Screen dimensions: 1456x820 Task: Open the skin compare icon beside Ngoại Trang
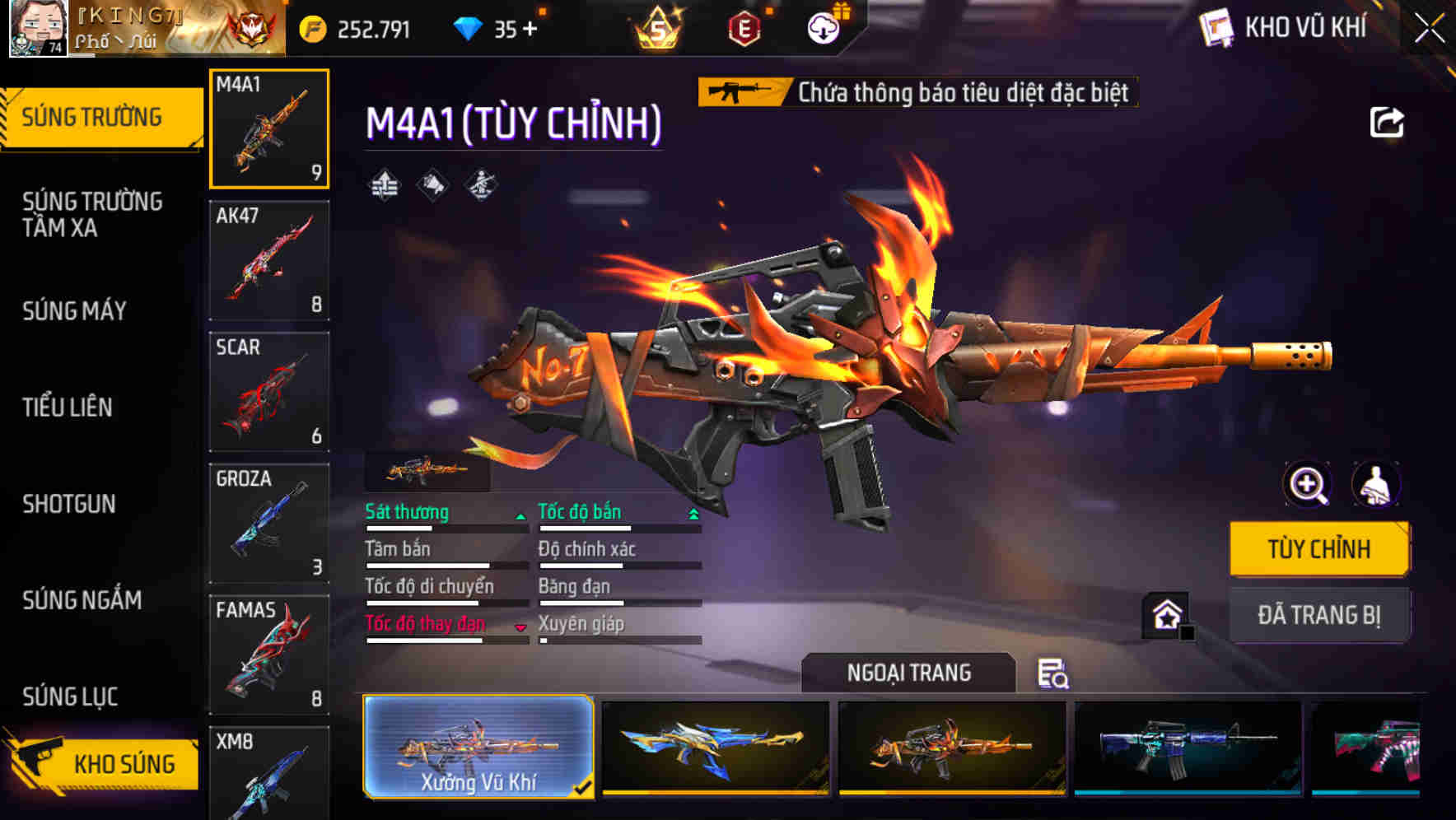click(x=1055, y=673)
